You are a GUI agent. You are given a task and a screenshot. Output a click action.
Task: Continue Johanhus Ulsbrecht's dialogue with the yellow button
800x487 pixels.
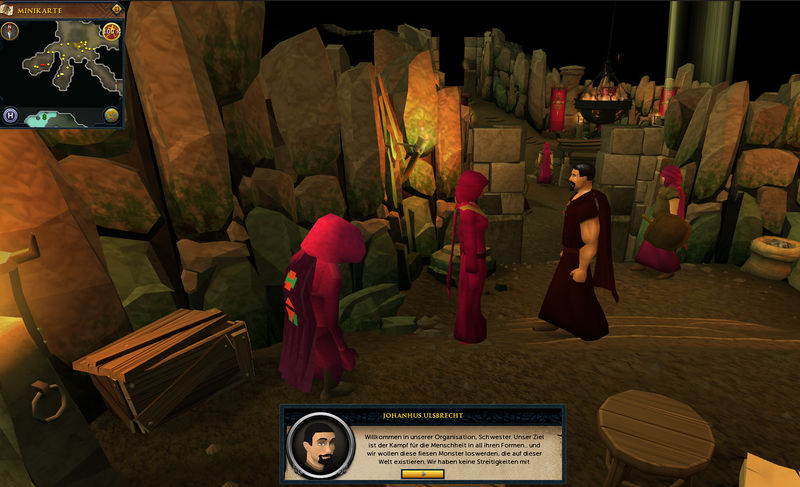(422, 474)
